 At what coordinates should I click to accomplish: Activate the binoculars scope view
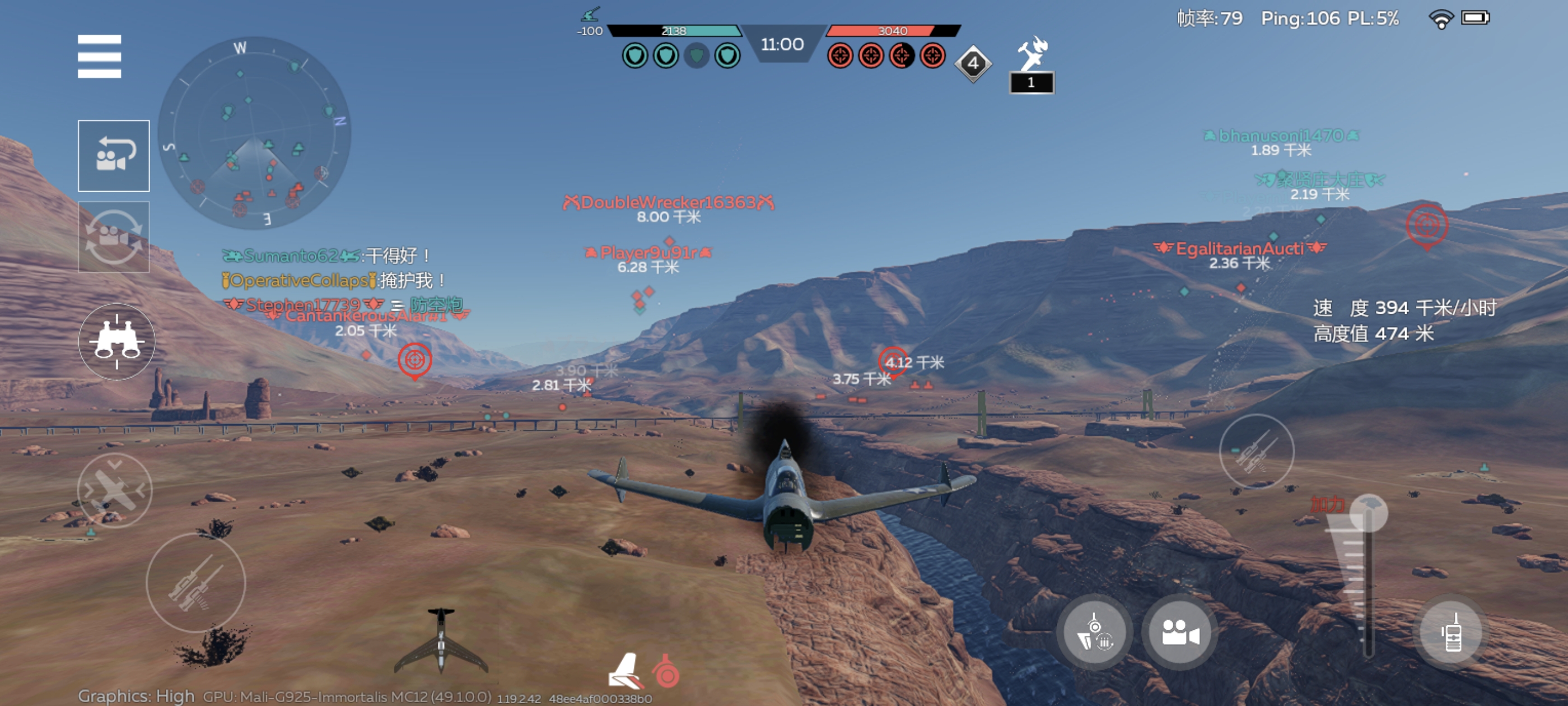tap(116, 342)
